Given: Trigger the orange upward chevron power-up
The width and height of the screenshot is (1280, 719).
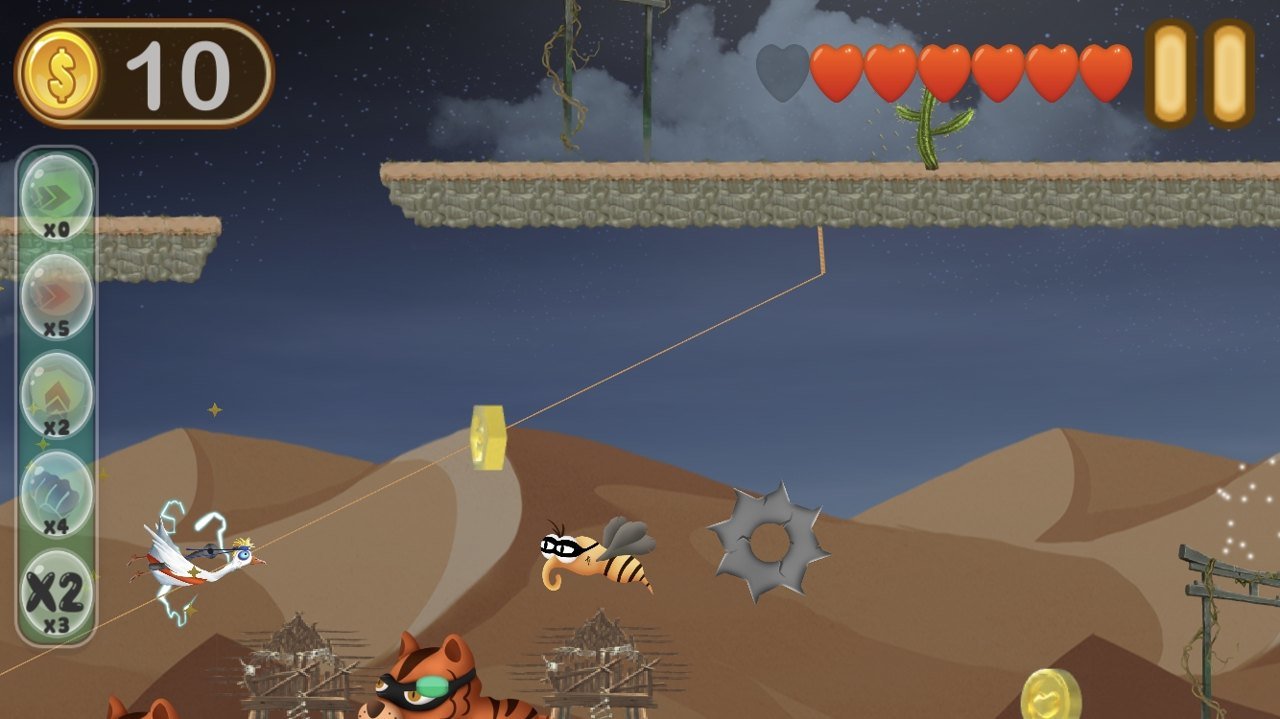Looking at the screenshot, I should pyautogui.click(x=56, y=393).
